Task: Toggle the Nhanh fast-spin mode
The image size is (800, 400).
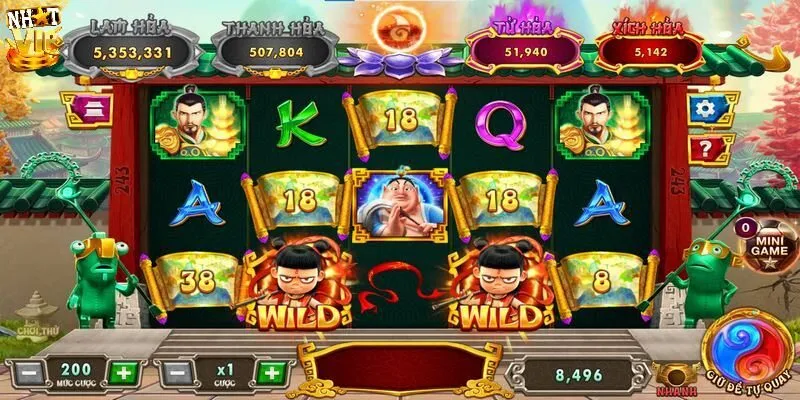Action: pos(673,377)
